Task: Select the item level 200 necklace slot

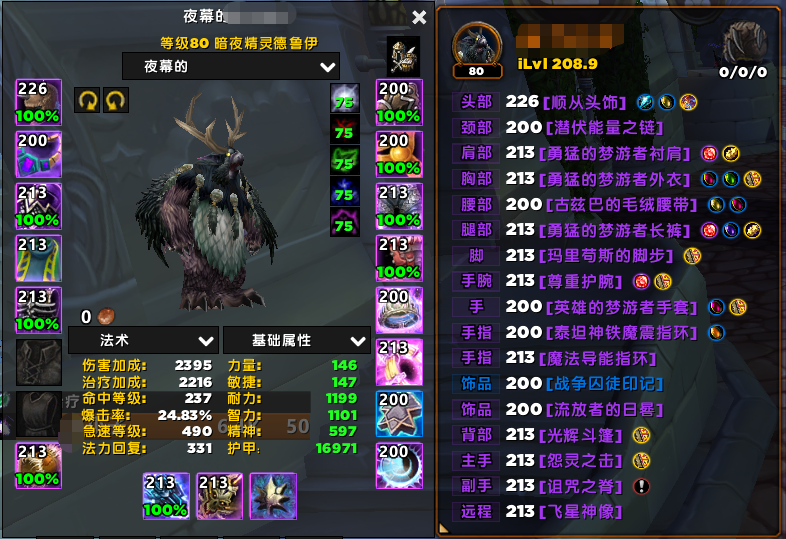Action: [39, 153]
